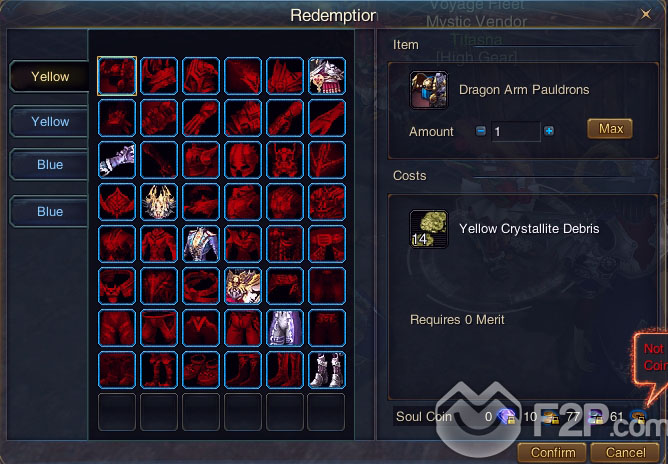This screenshot has width=668, height=464.
Task: Select the white trousers item slot
Action: point(285,327)
